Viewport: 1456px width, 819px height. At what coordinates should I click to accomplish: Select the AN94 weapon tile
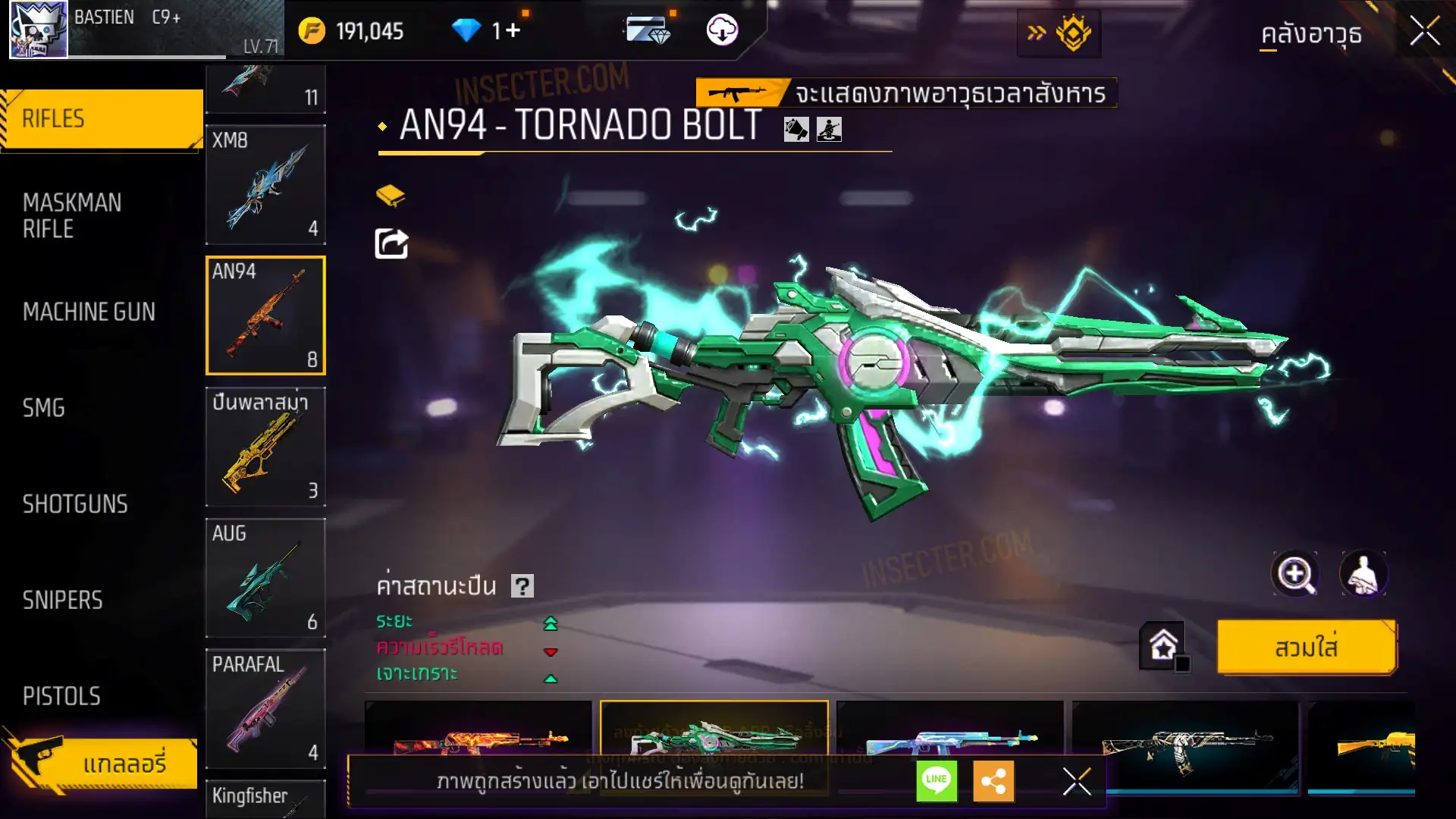pyautogui.click(x=265, y=315)
